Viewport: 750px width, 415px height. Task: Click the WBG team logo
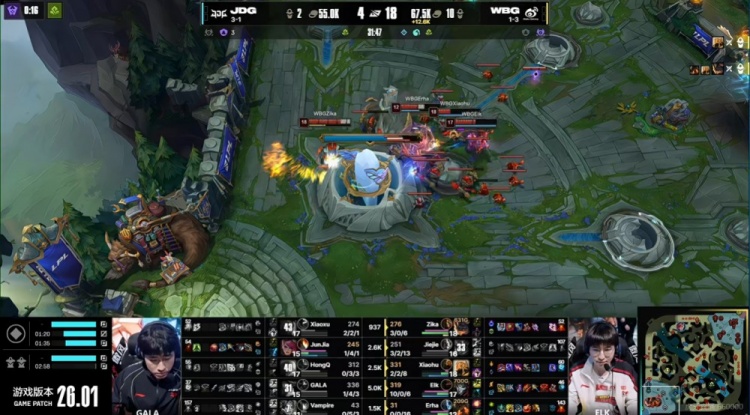(531, 12)
